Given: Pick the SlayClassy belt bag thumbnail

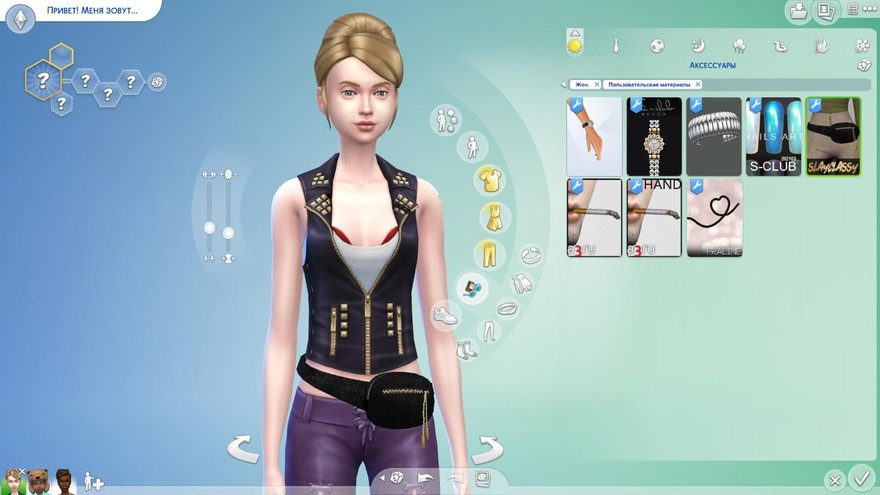Looking at the screenshot, I should pos(833,137).
